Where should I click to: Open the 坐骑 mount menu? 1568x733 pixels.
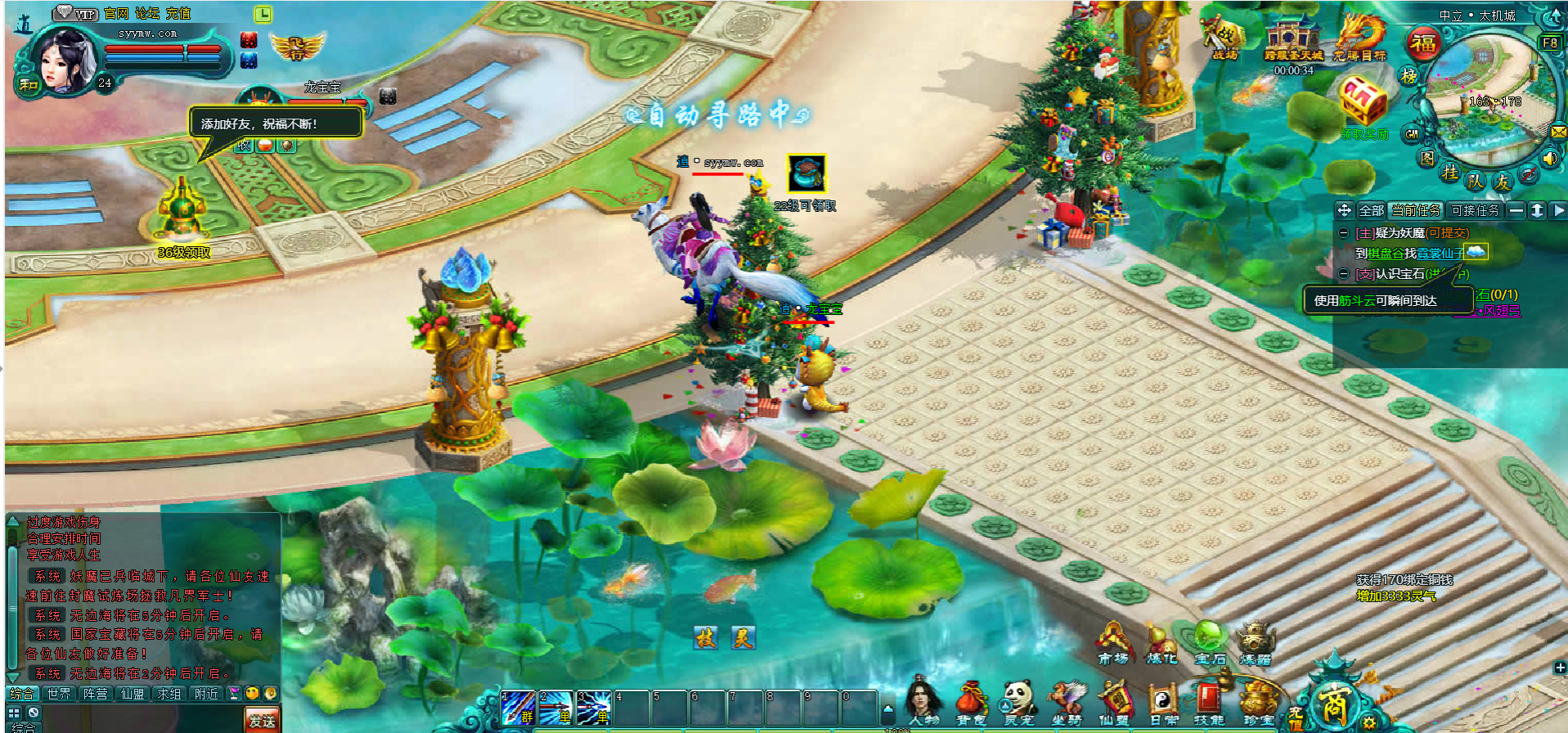(x=1067, y=702)
